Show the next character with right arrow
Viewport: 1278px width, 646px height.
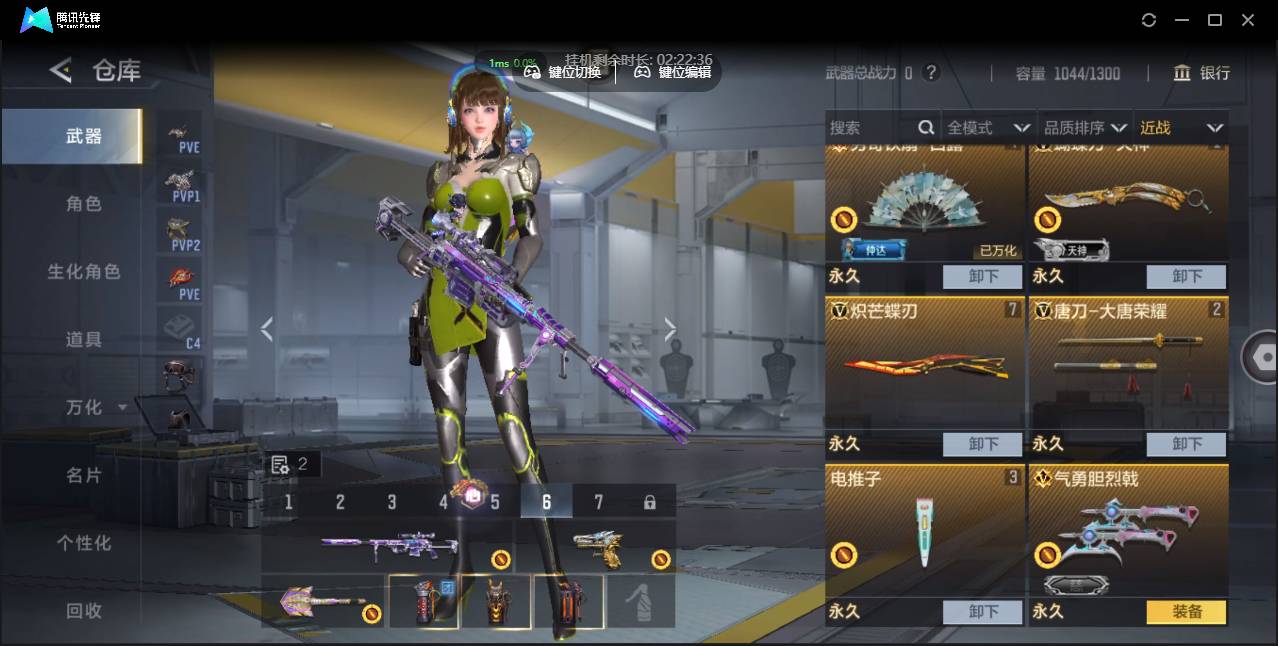[670, 329]
